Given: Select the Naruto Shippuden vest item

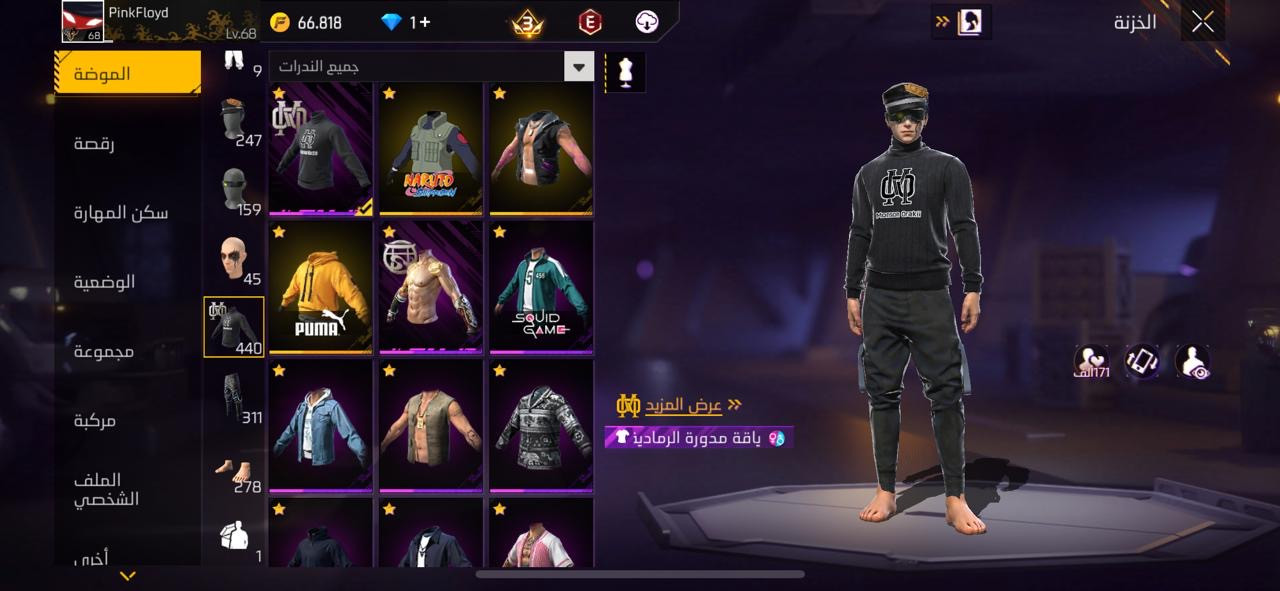Looking at the screenshot, I should click(431, 148).
